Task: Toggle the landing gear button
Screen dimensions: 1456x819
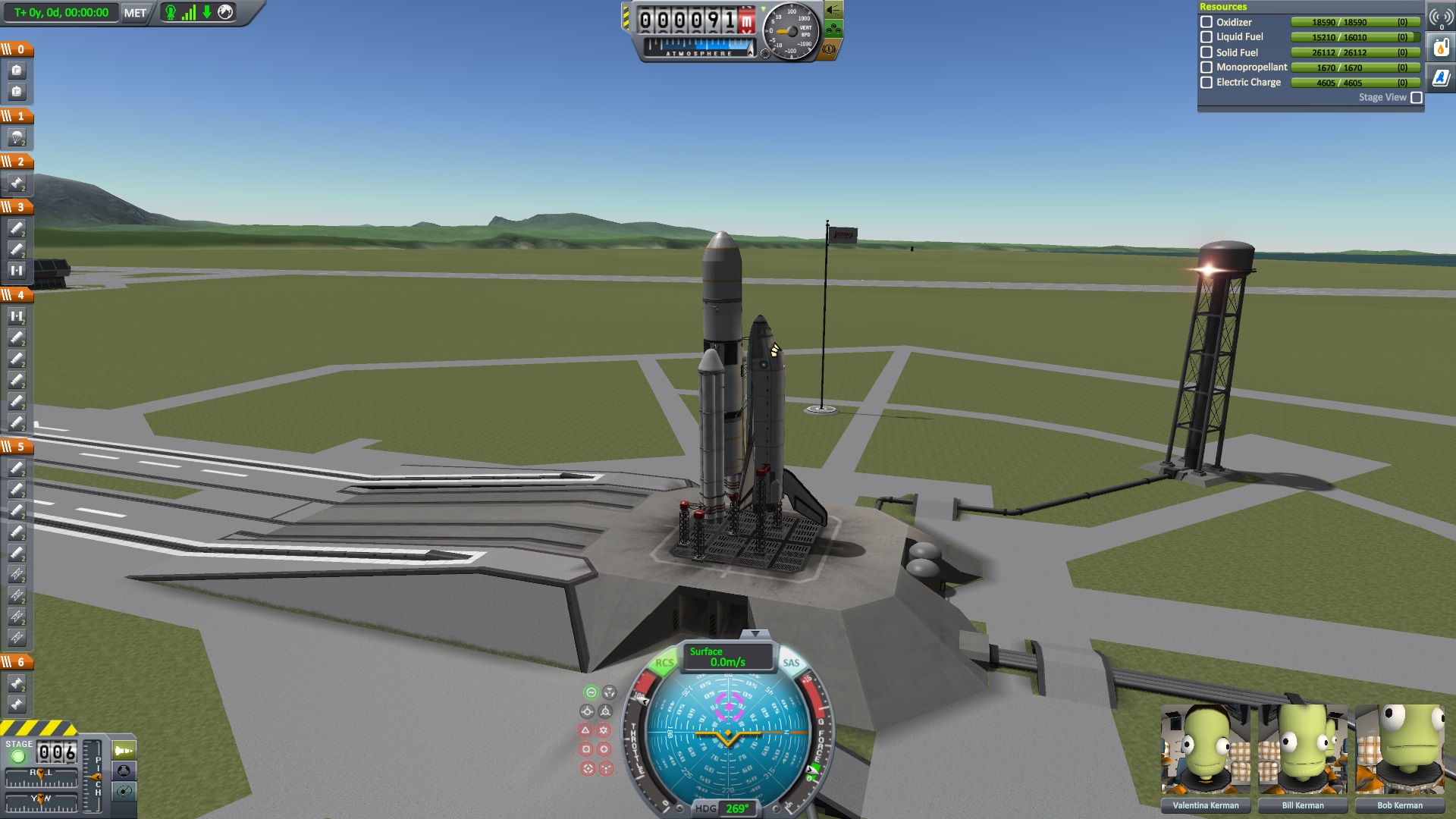Action: (x=833, y=30)
